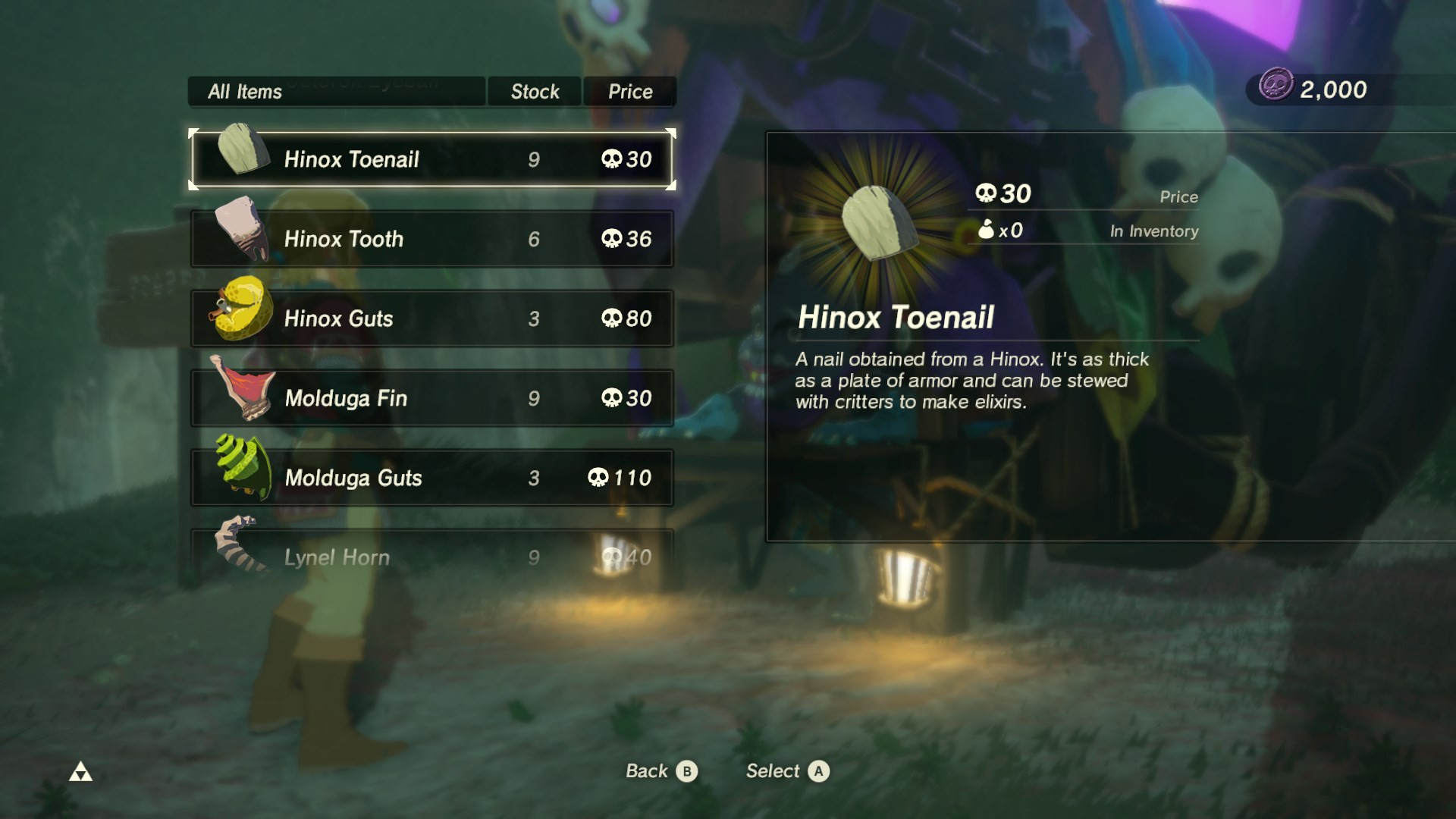This screenshot has height=819, width=1456.
Task: Click the Molduga Guts price of 110
Action: (x=622, y=477)
